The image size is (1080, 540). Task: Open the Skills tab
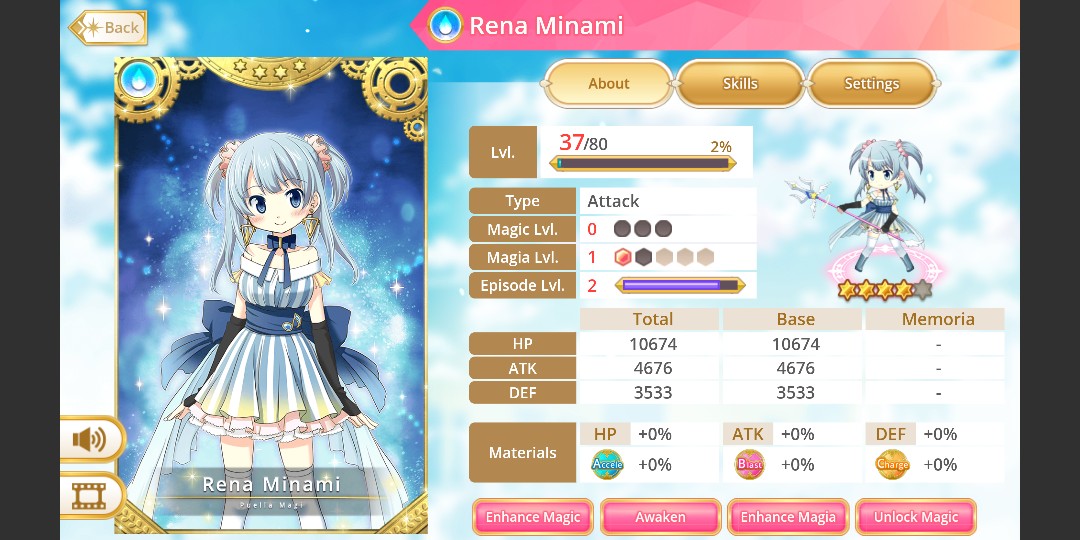pyautogui.click(x=740, y=84)
